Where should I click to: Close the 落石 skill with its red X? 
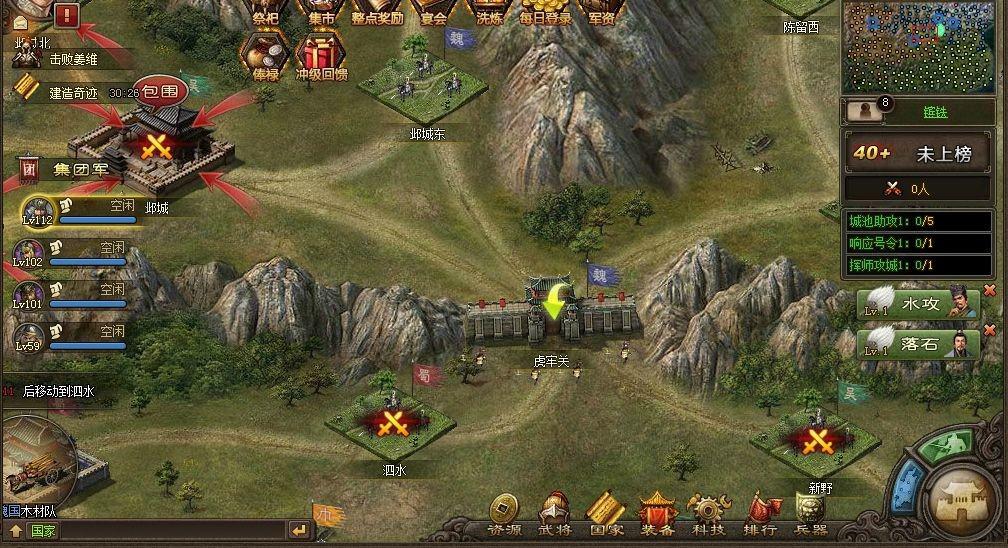(x=990, y=330)
